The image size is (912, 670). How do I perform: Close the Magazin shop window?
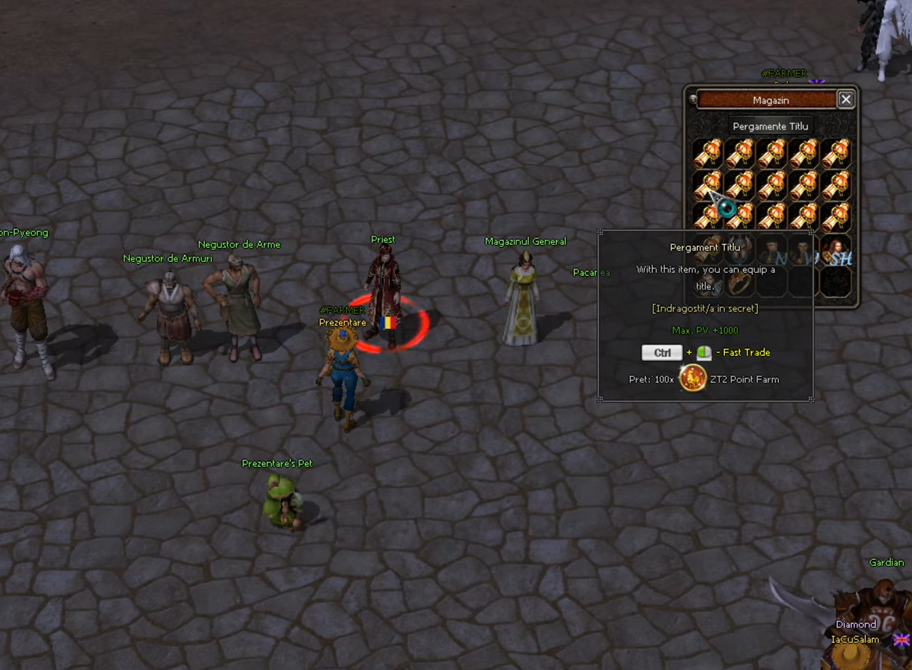pyautogui.click(x=846, y=100)
